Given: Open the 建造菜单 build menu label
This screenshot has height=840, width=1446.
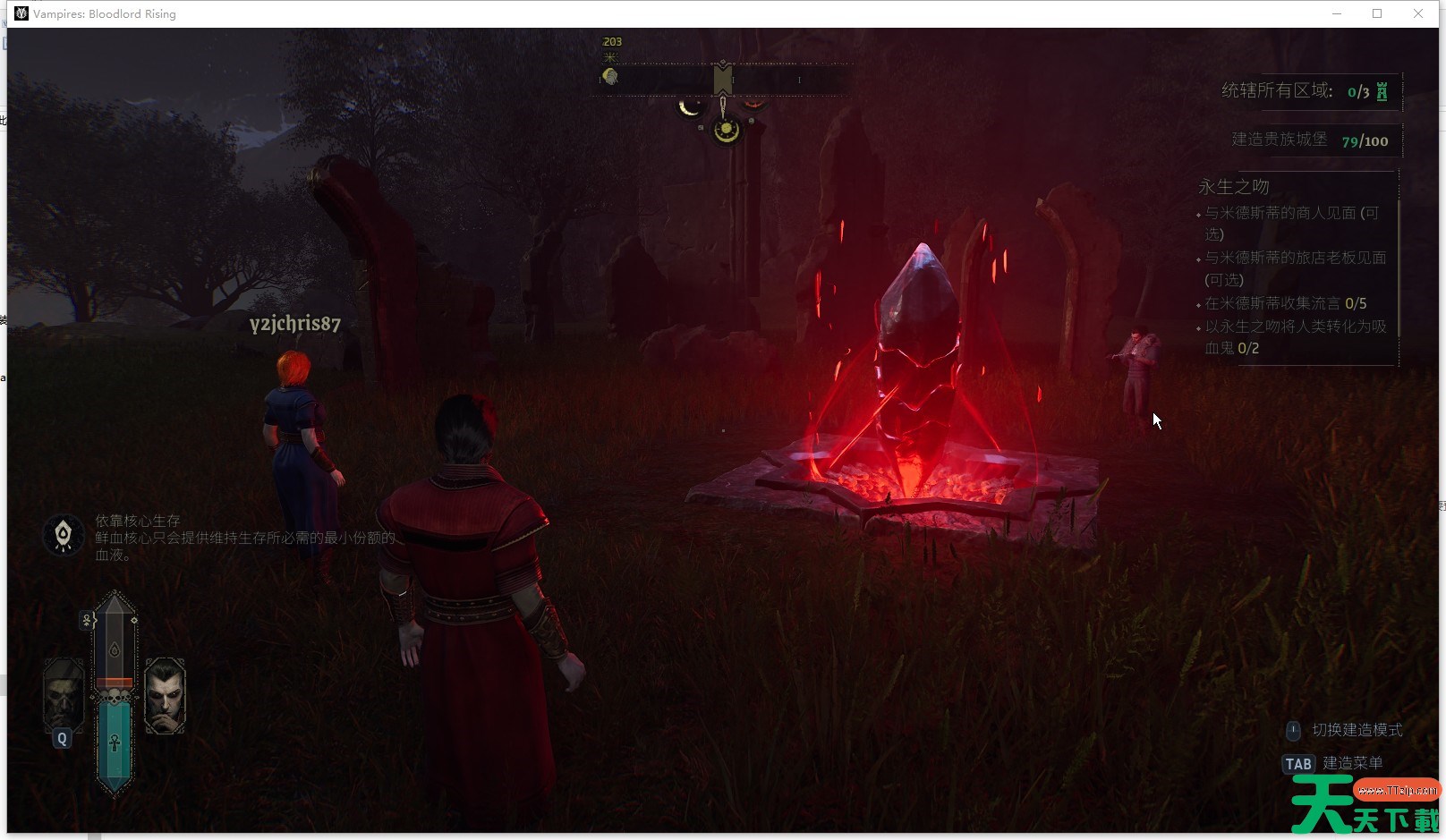Looking at the screenshot, I should [x=1353, y=763].
